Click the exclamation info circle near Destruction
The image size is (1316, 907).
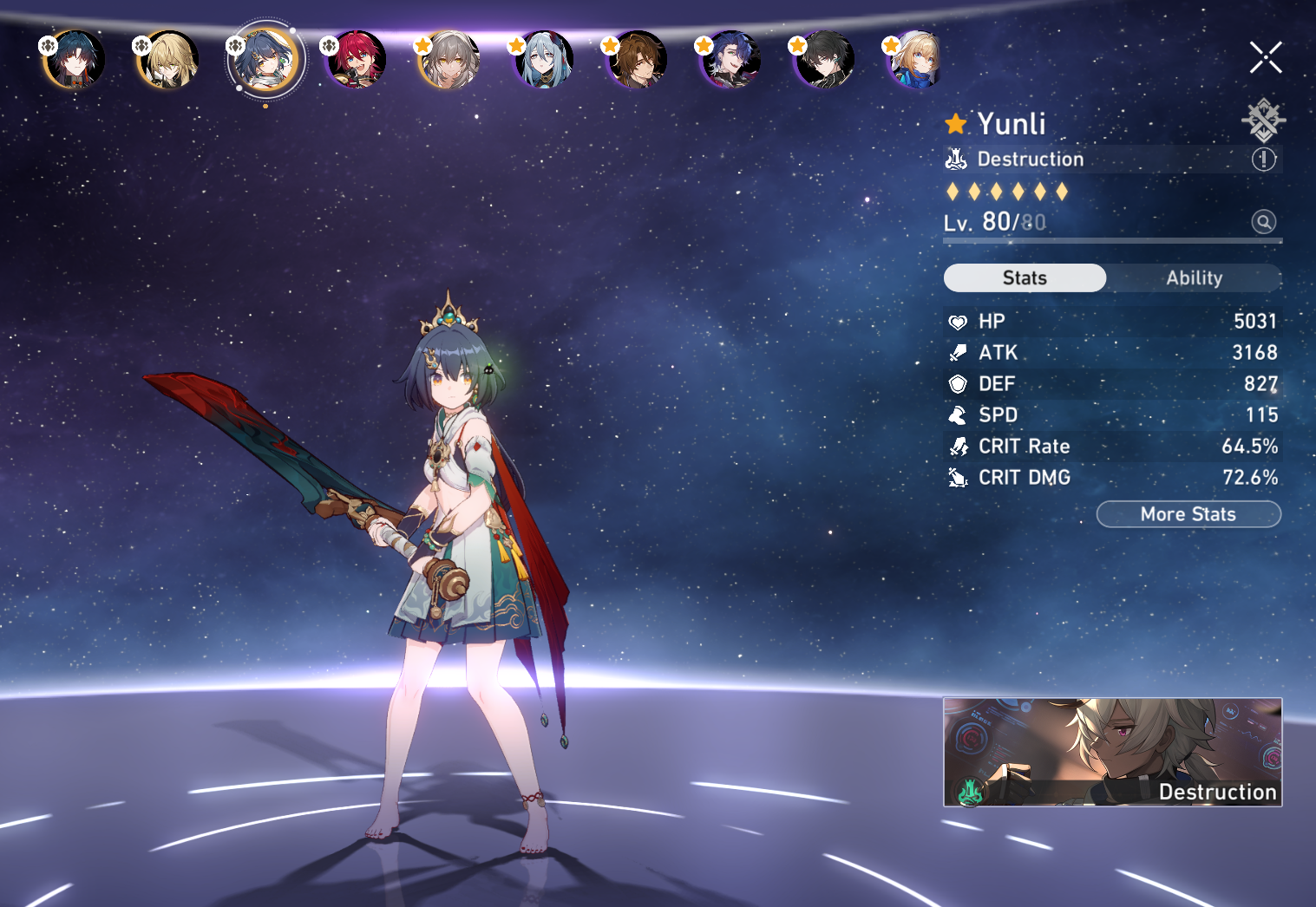1263,159
